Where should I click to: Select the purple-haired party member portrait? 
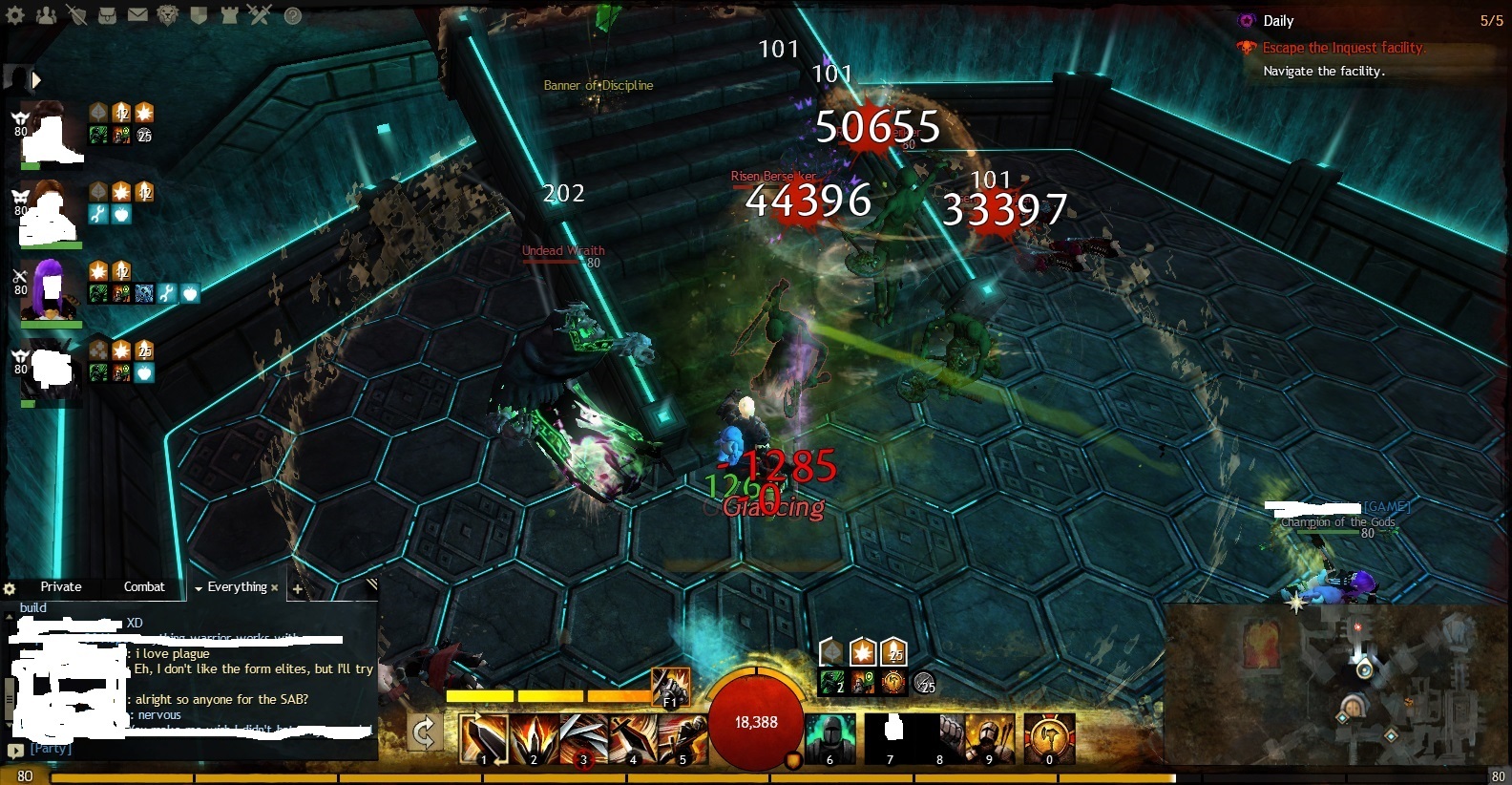[x=50, y=288]
